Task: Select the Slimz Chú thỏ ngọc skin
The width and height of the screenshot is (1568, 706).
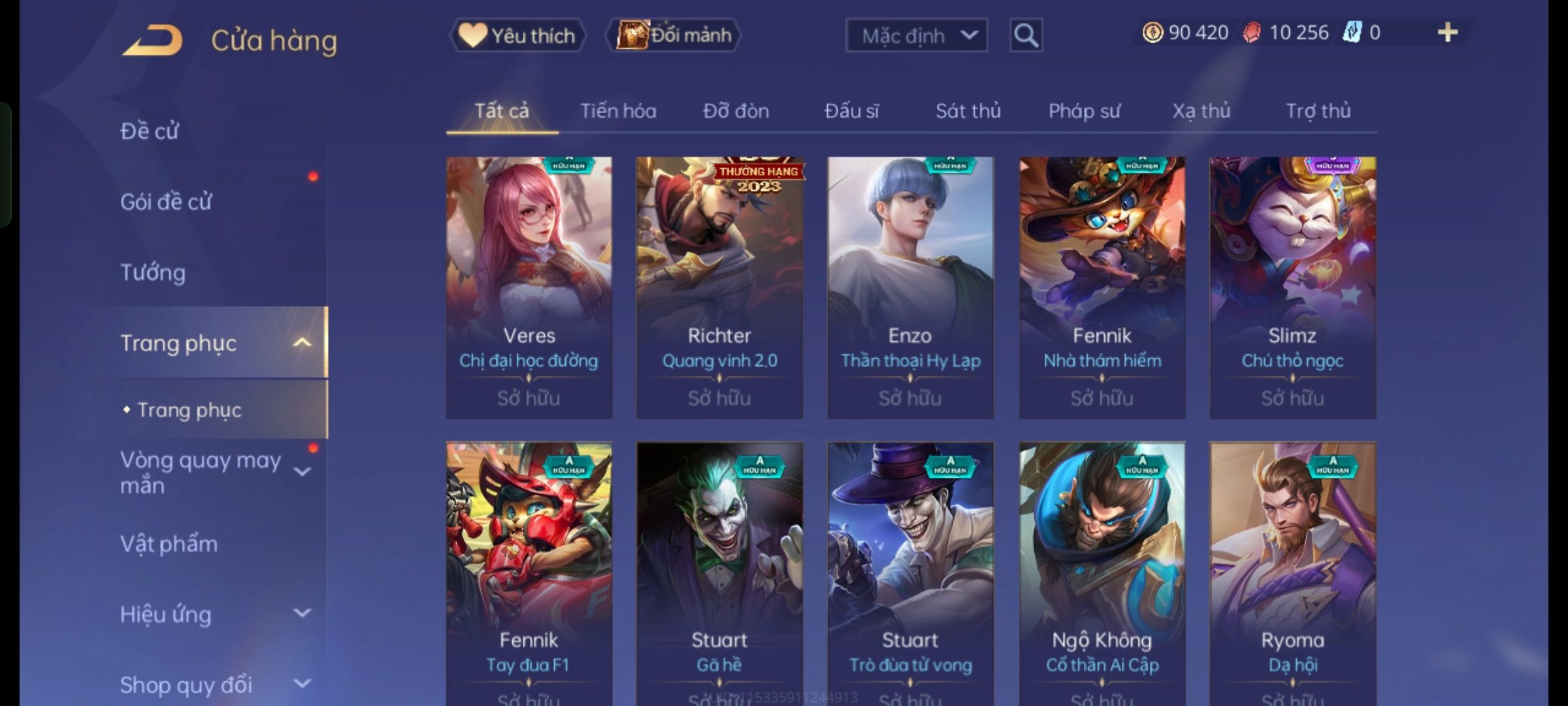Action: (x=1292, y=288)
